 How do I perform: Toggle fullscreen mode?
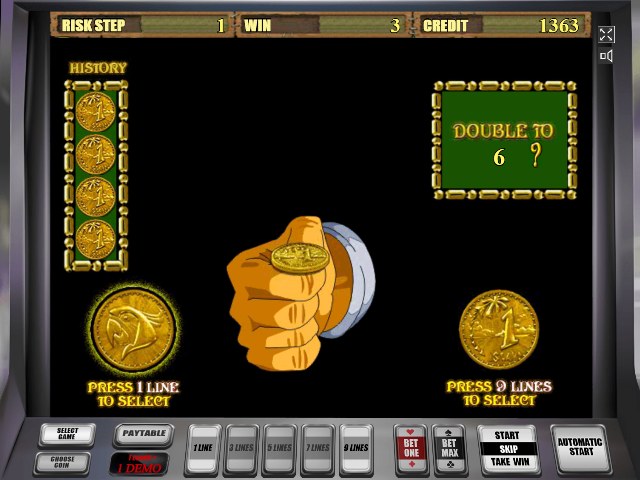click(x=606, y=34)
